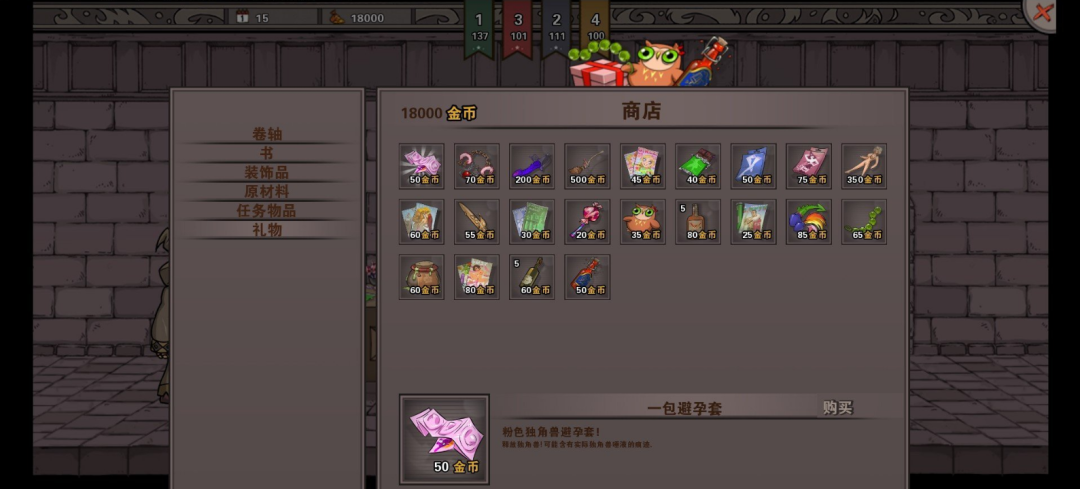Buy the selected item with 购买
Screen dimensions: 1080x489
tap(837, 408)
